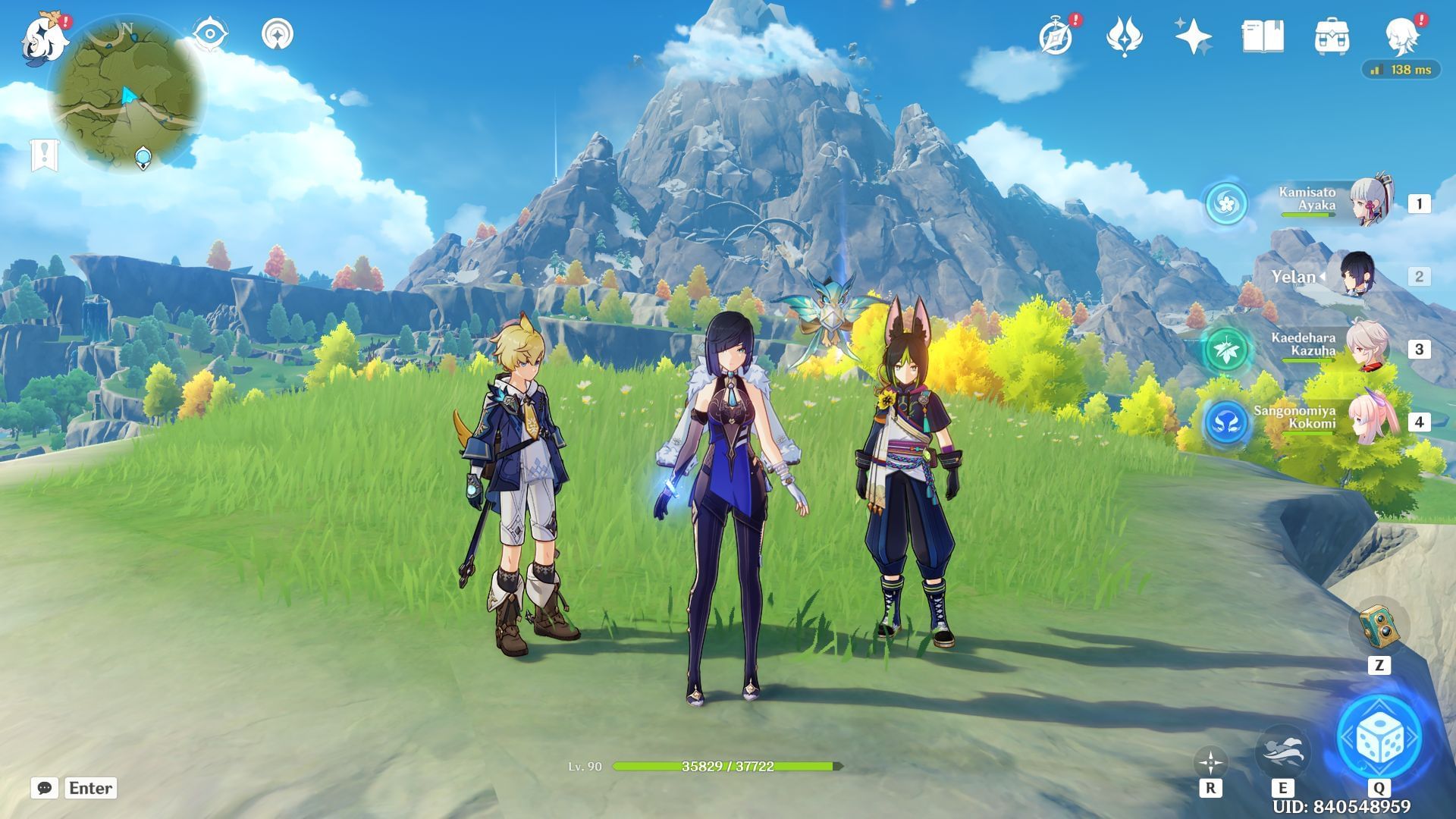1456x819 pixels.
Task: Open the character screen profile icon
Action: 1401,36
